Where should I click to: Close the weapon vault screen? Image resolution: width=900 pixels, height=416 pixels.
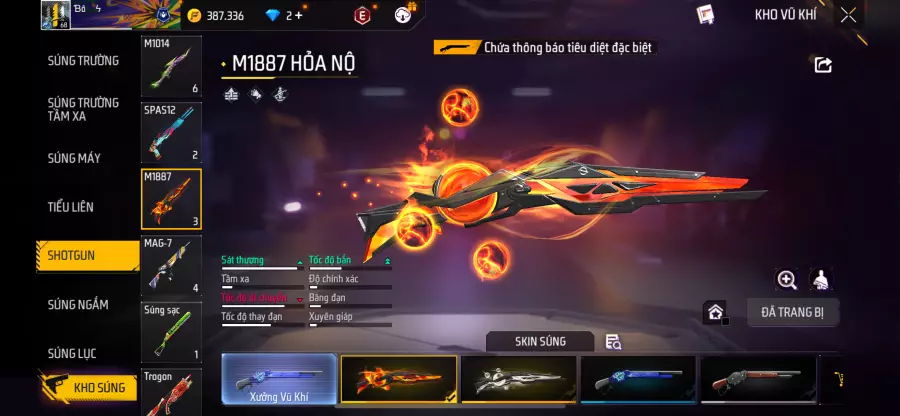(x=848, y=15)
